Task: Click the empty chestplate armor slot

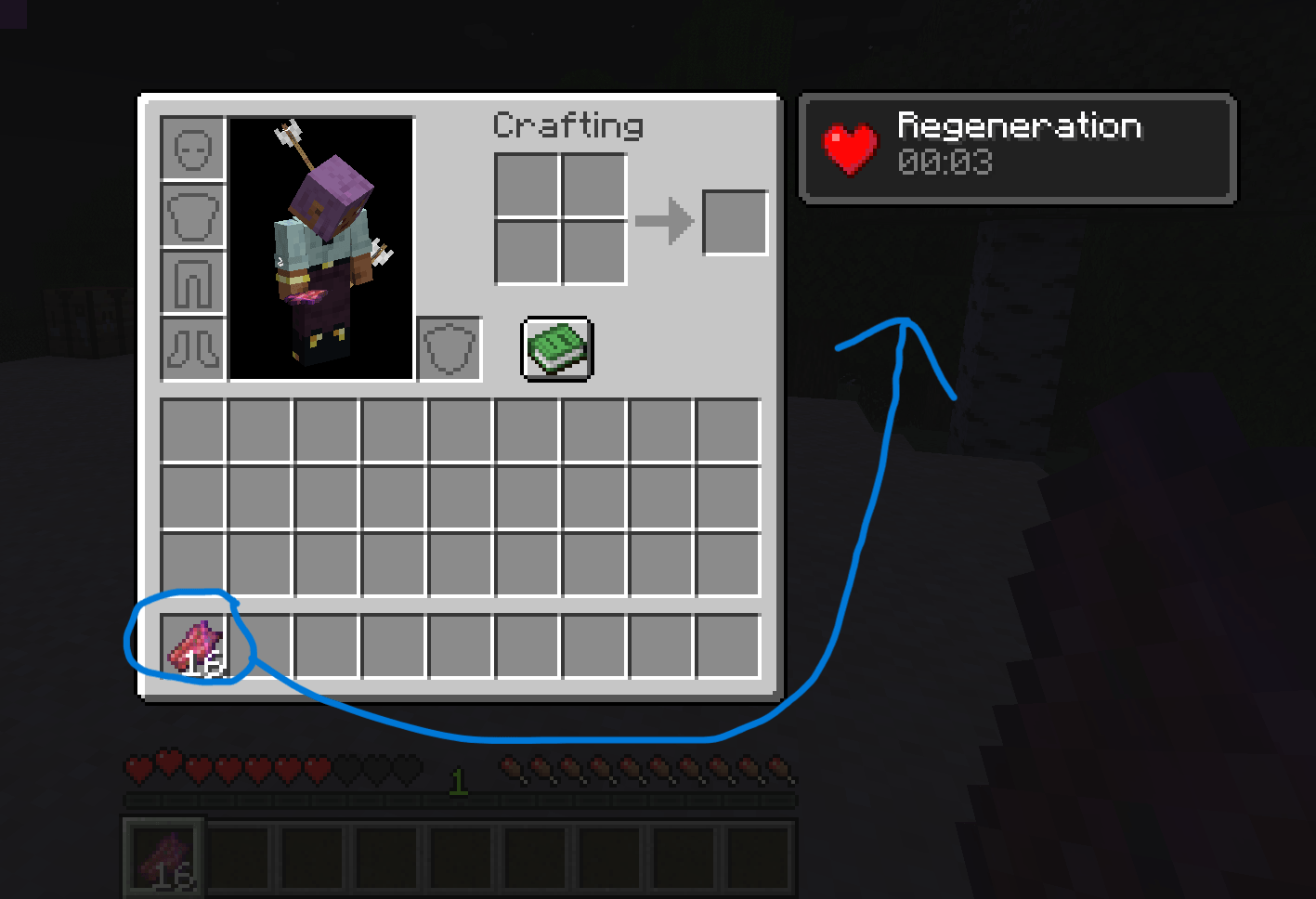Action: pos(192,215)
